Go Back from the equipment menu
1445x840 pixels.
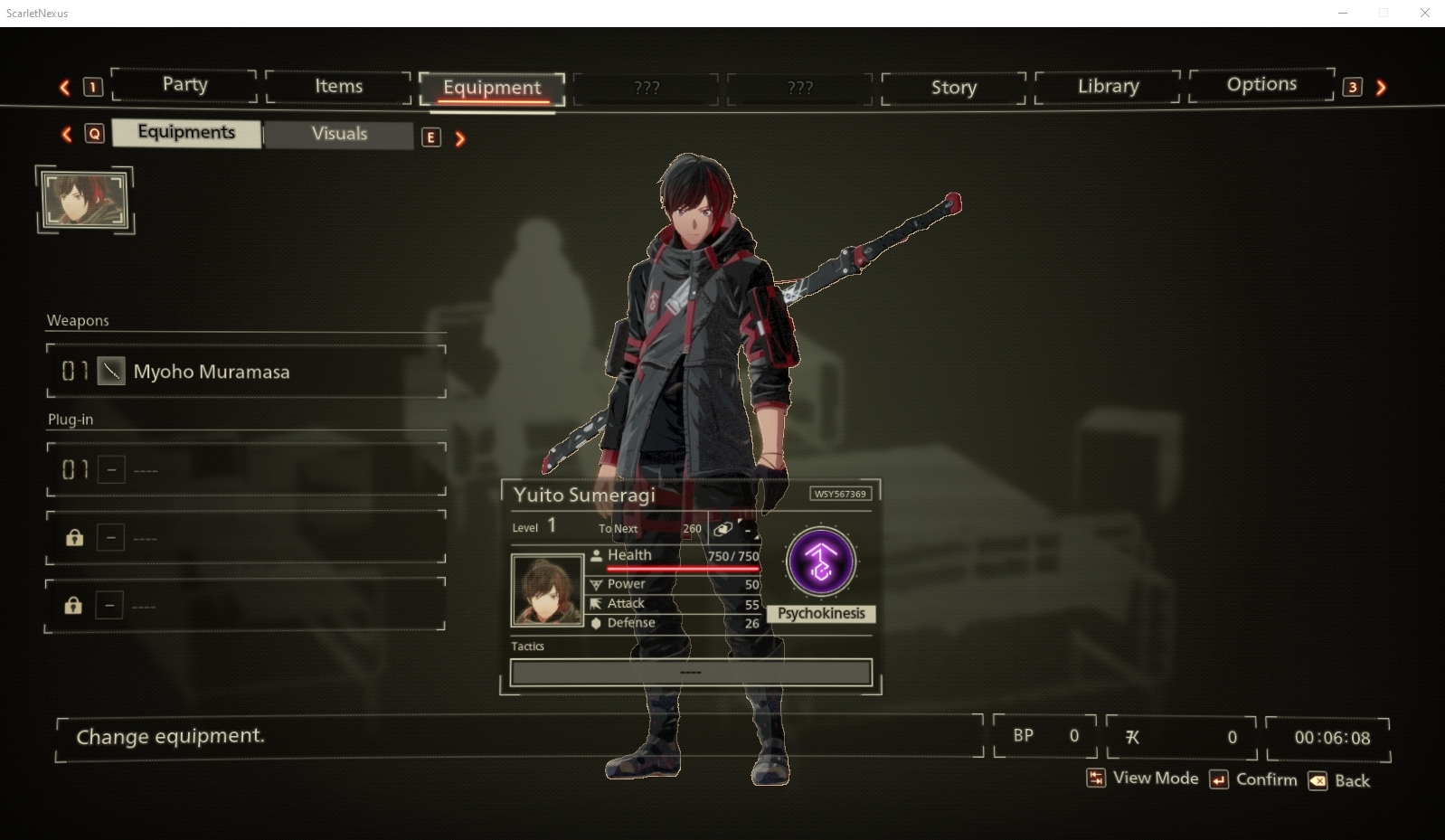point(1340,780)
